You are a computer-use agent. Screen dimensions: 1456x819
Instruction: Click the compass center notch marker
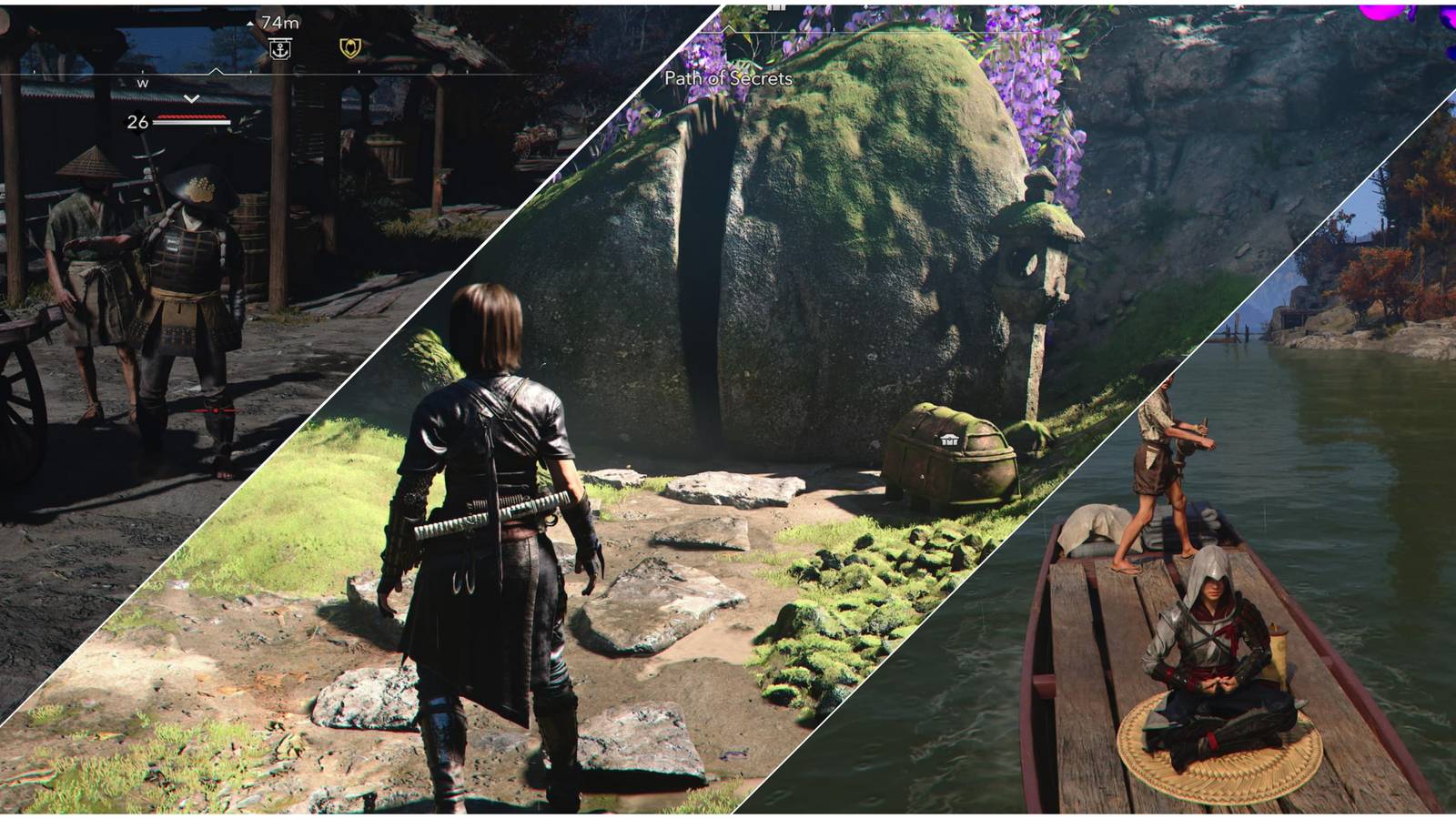pyautogui.click(x=217, y=71)
